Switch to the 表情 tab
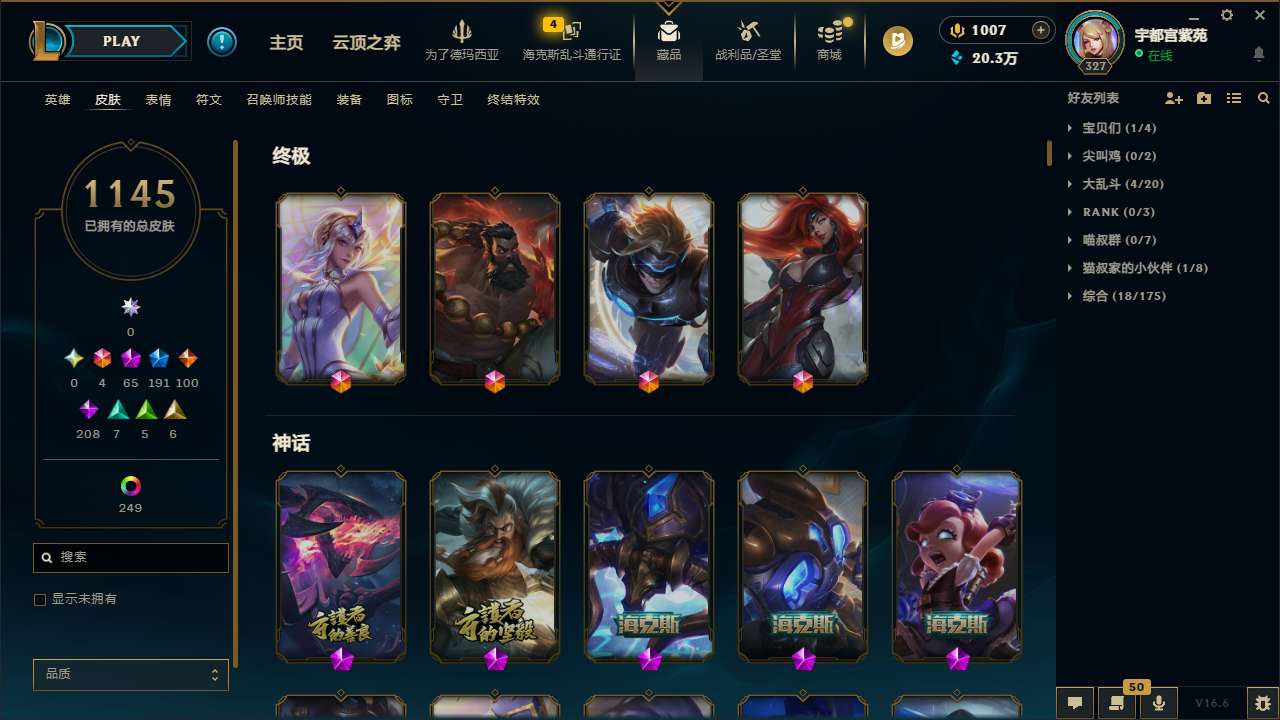Image resolution: width=1280 pixels, height=720 pixels. [x=157, y=100]
